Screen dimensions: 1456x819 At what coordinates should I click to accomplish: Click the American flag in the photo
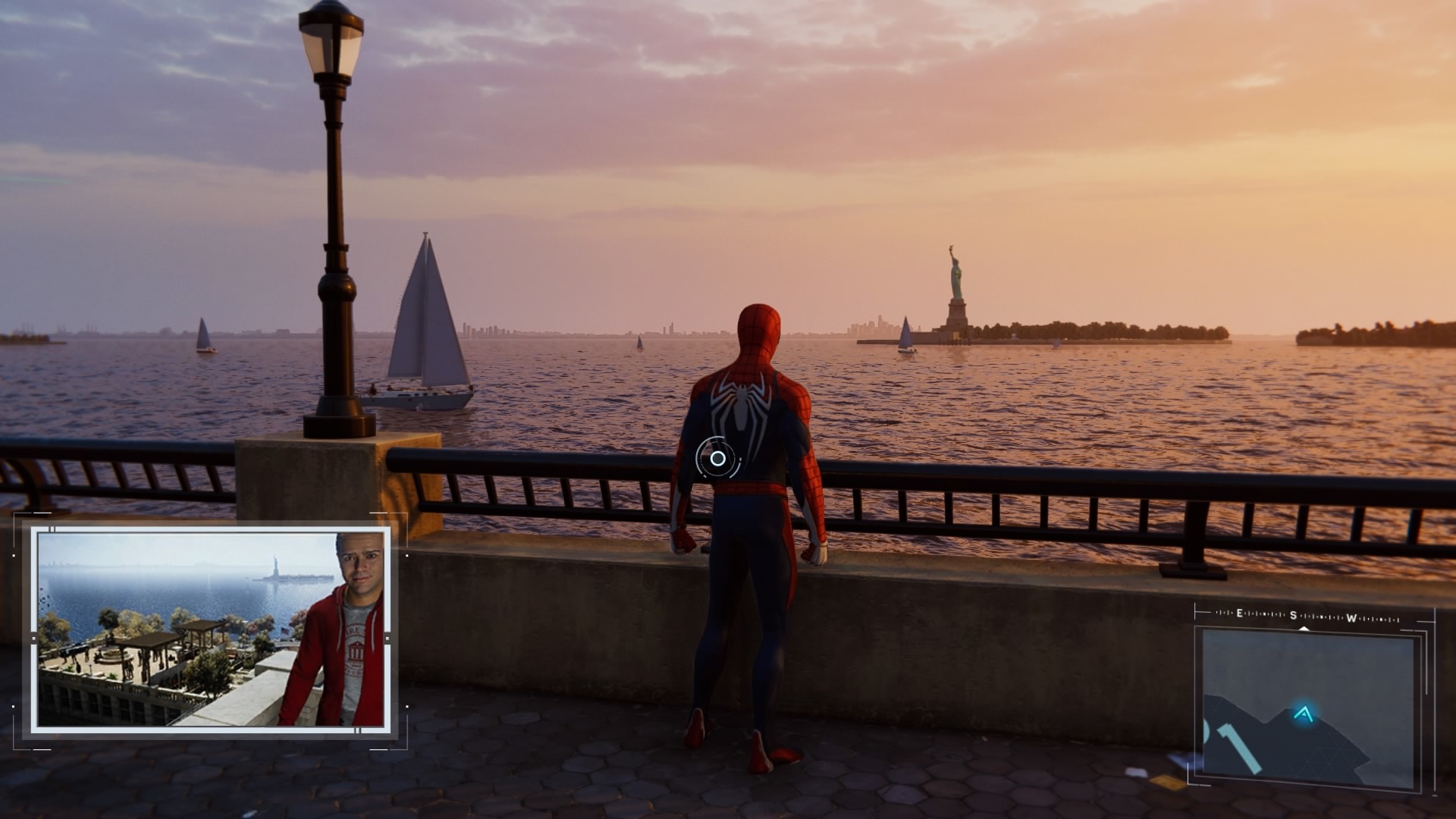(284, 630)
